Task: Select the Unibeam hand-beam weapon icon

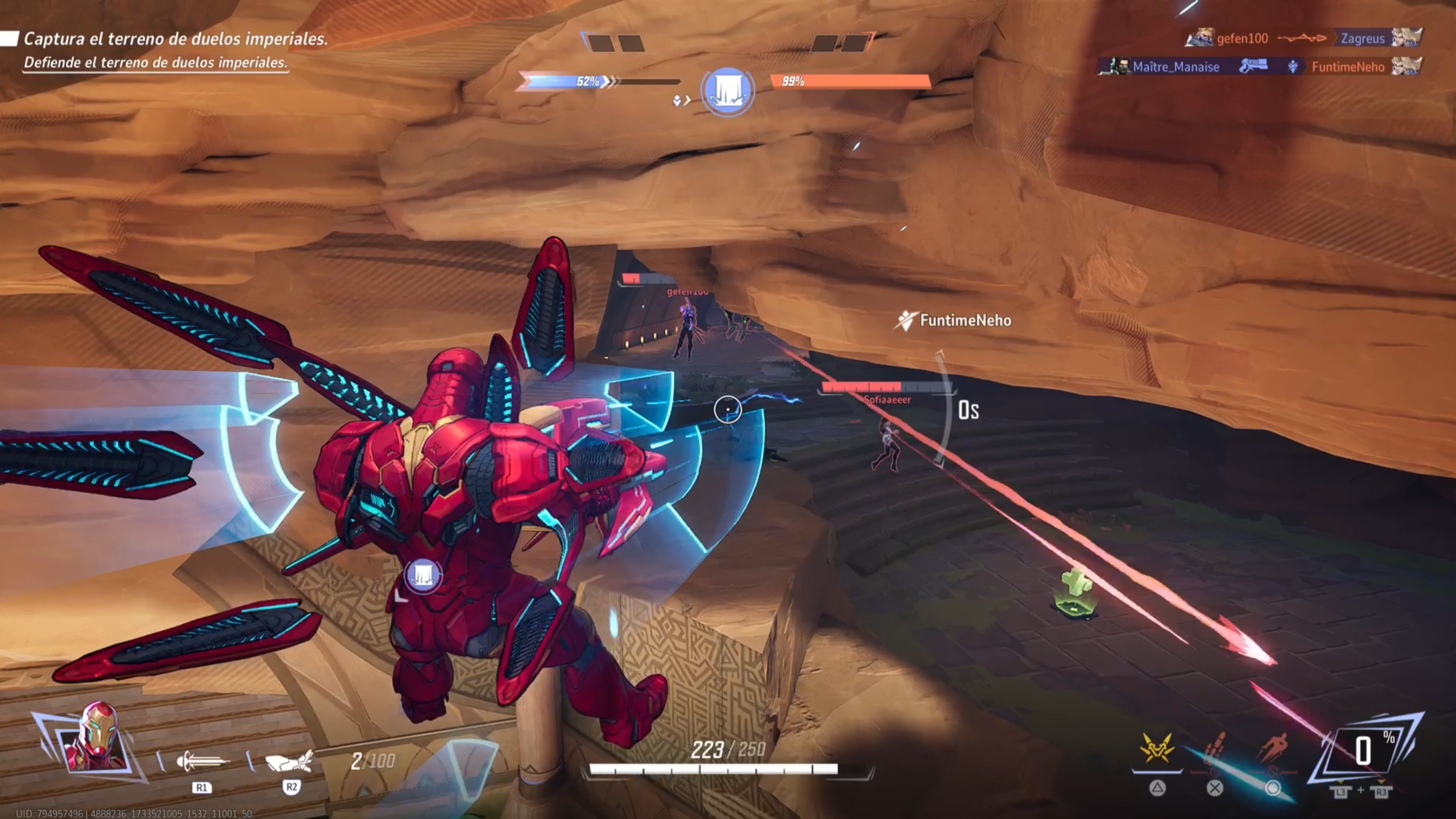Action: tap(289, 761)
